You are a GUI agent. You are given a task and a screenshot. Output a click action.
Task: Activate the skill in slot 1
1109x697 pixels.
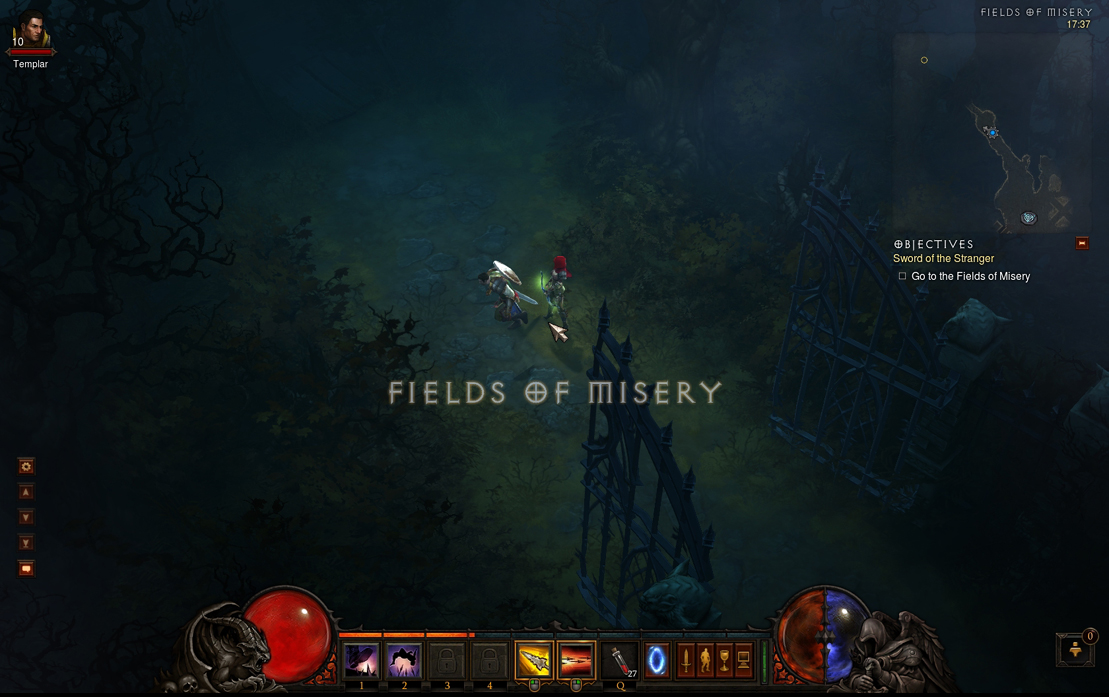(x=361, y=661)
